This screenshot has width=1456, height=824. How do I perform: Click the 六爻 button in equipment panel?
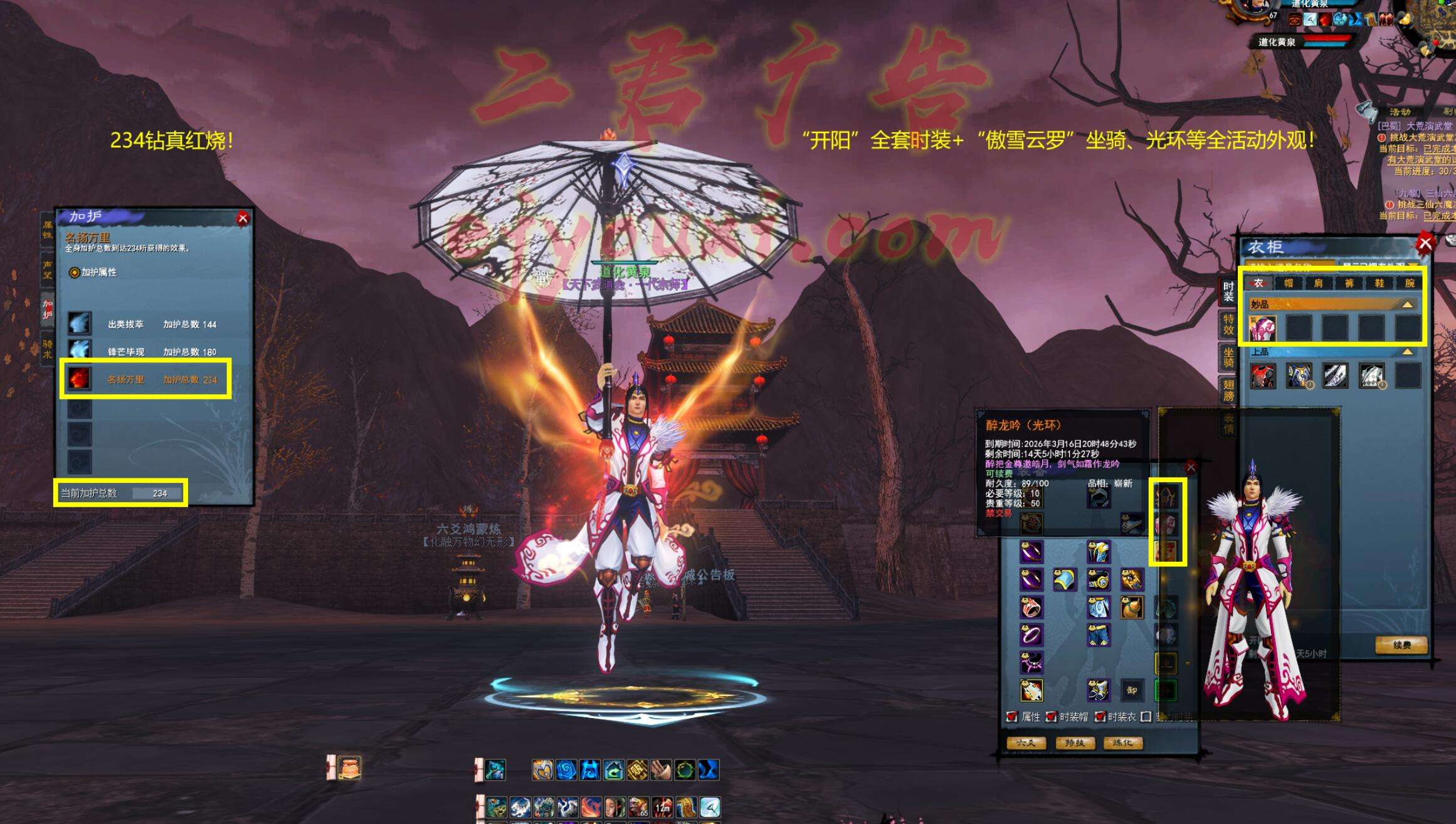(1025, 743)
